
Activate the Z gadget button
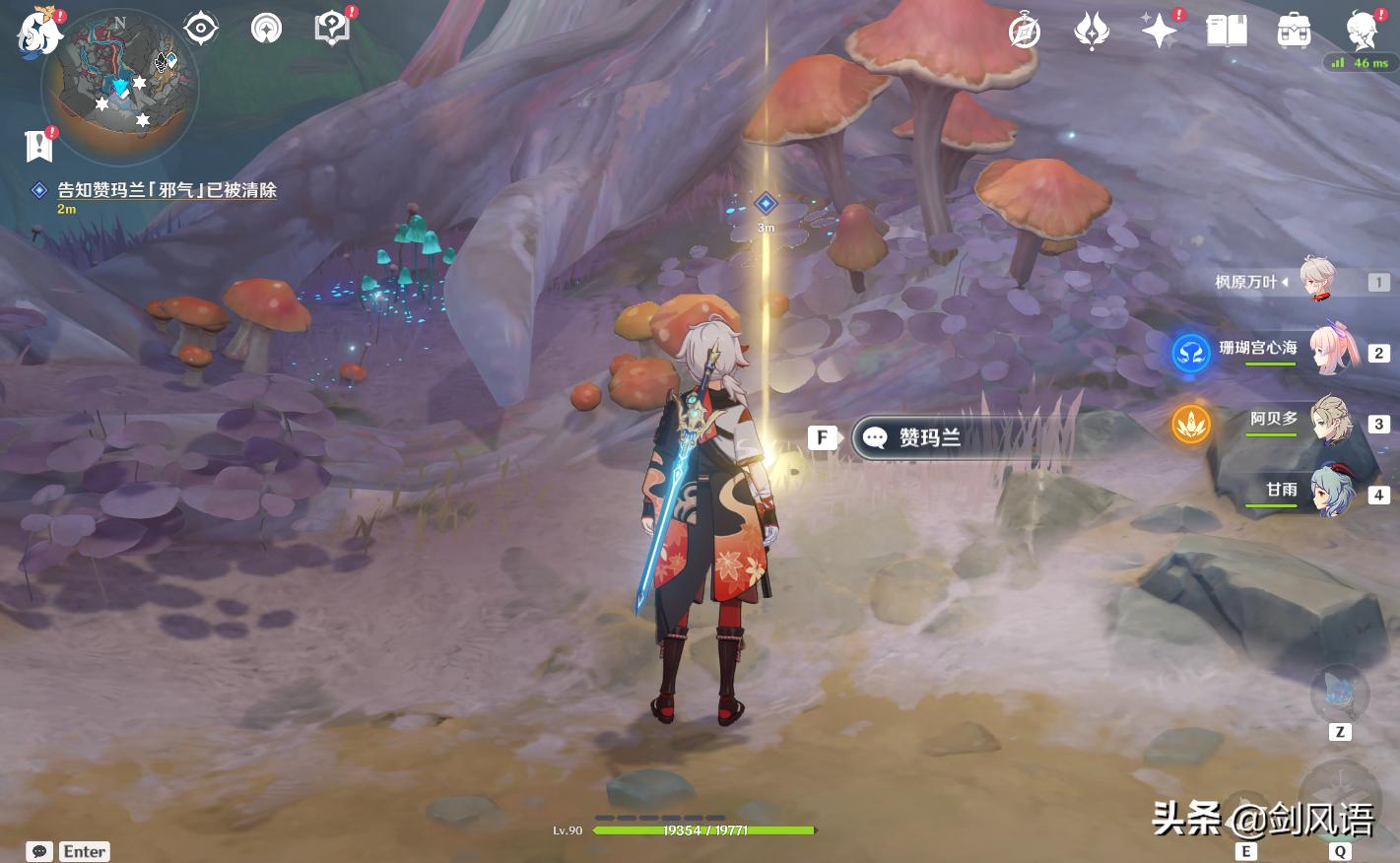coord(1339,695)
